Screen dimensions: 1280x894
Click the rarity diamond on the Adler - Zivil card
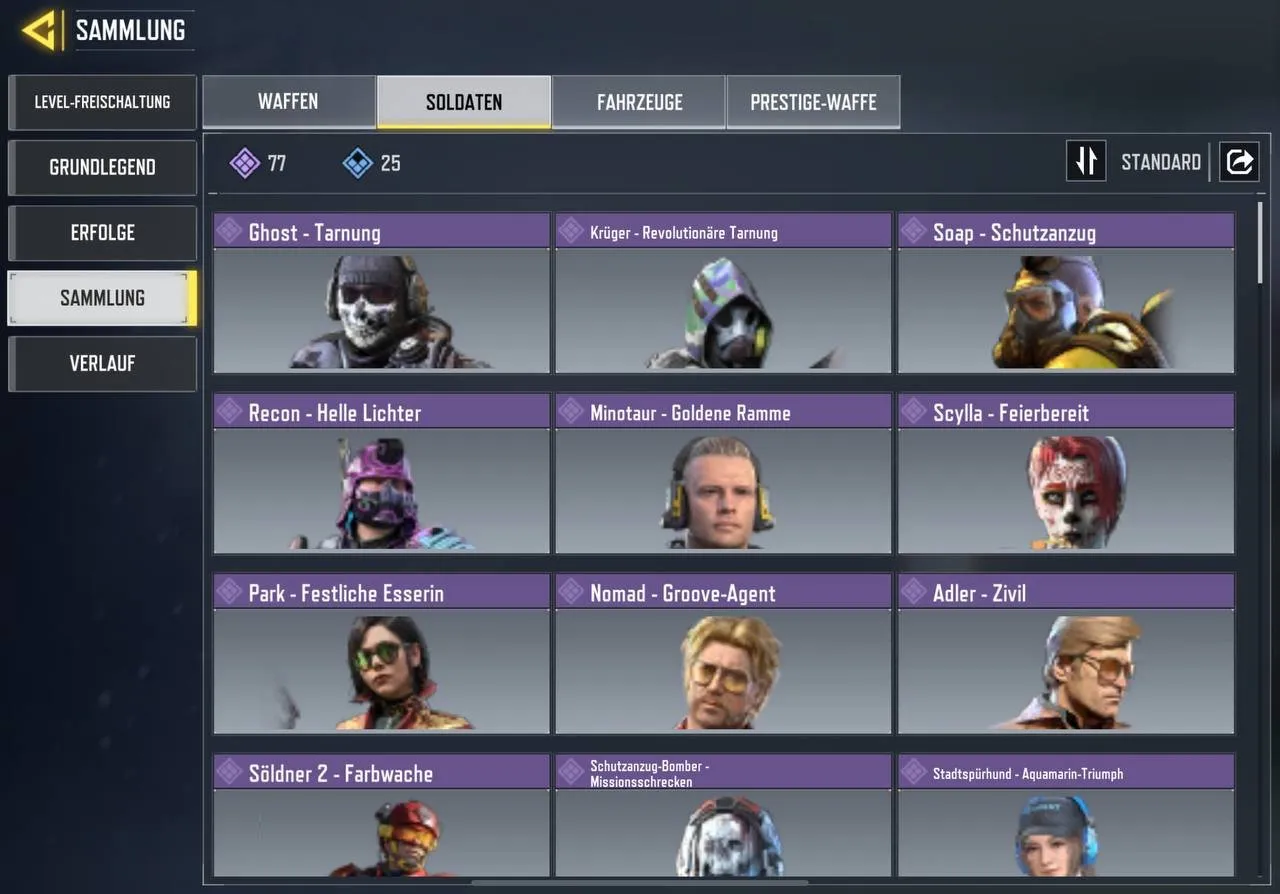(913, 592)
